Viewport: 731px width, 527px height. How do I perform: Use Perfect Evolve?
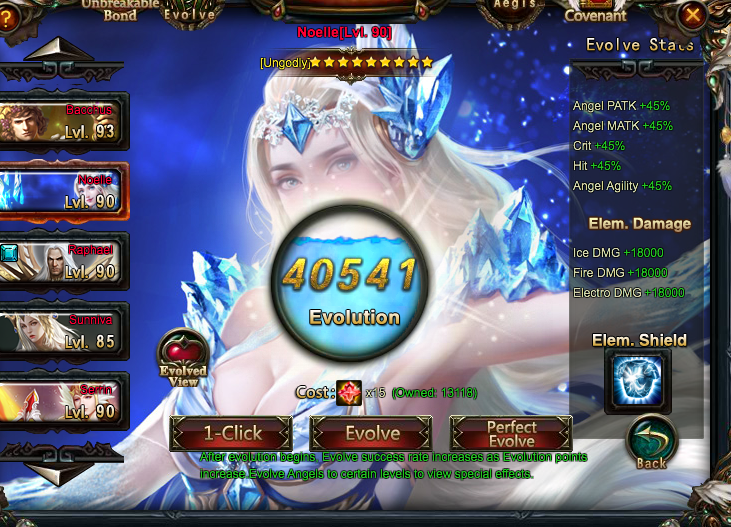[x=511, y=434]
